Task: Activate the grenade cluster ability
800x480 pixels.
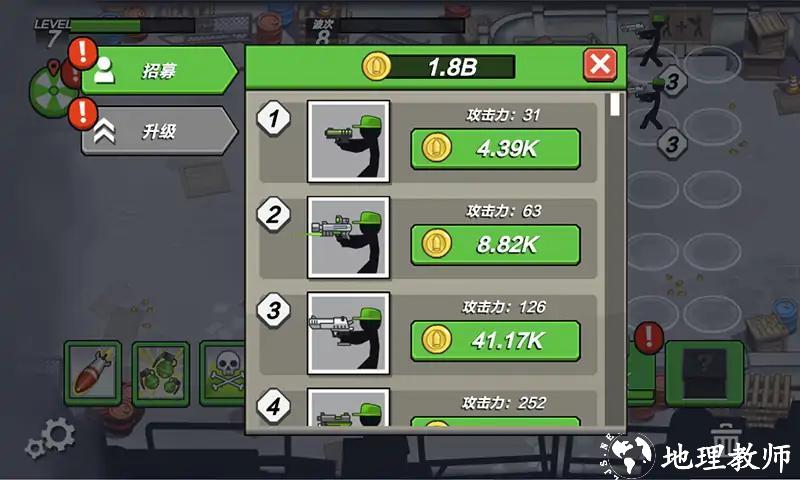Action: click(x=160, y=372)
